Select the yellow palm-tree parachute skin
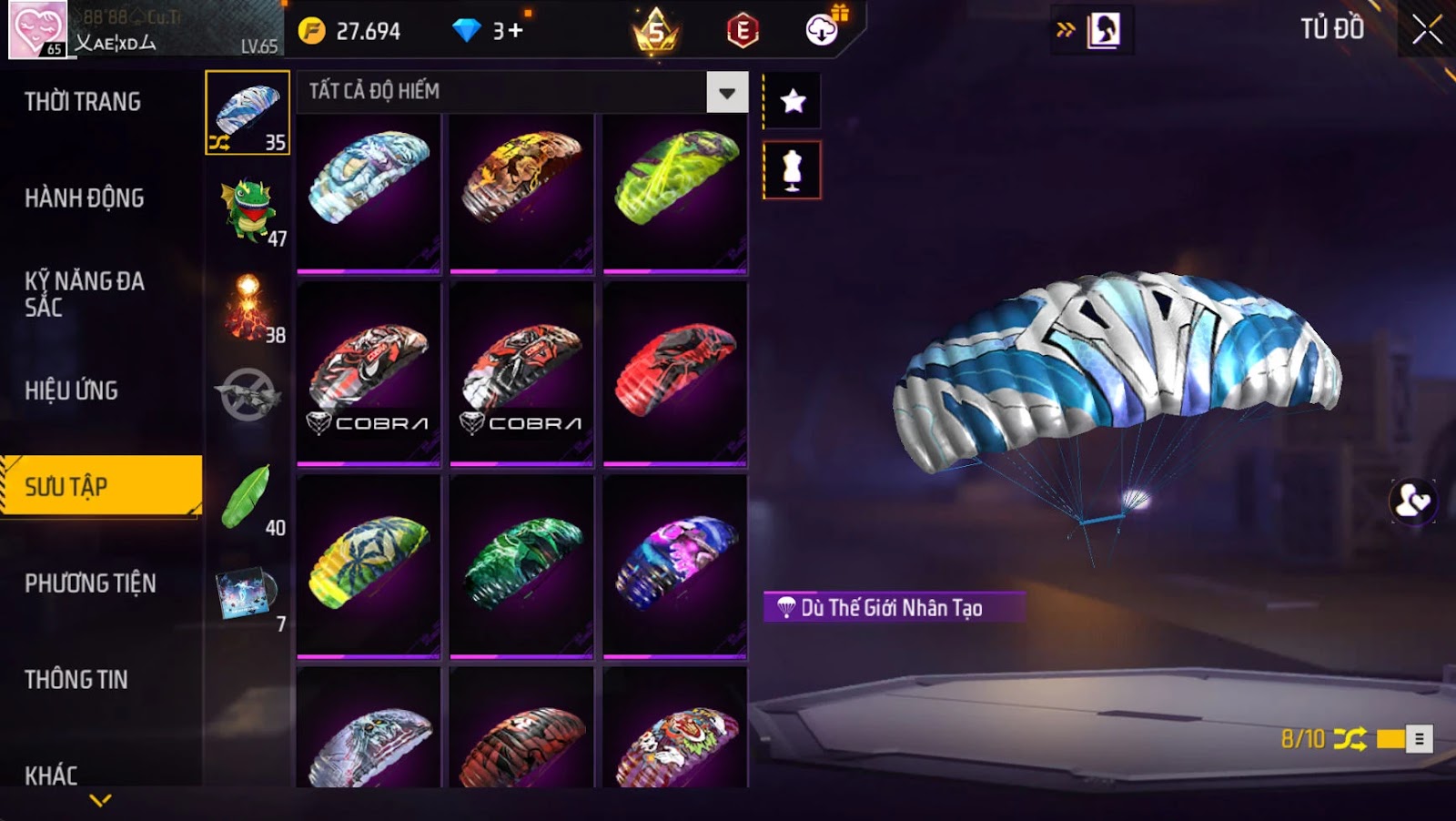Image resolution: width=1456 pixels, height=821 pixels. (x=369, y=565)
